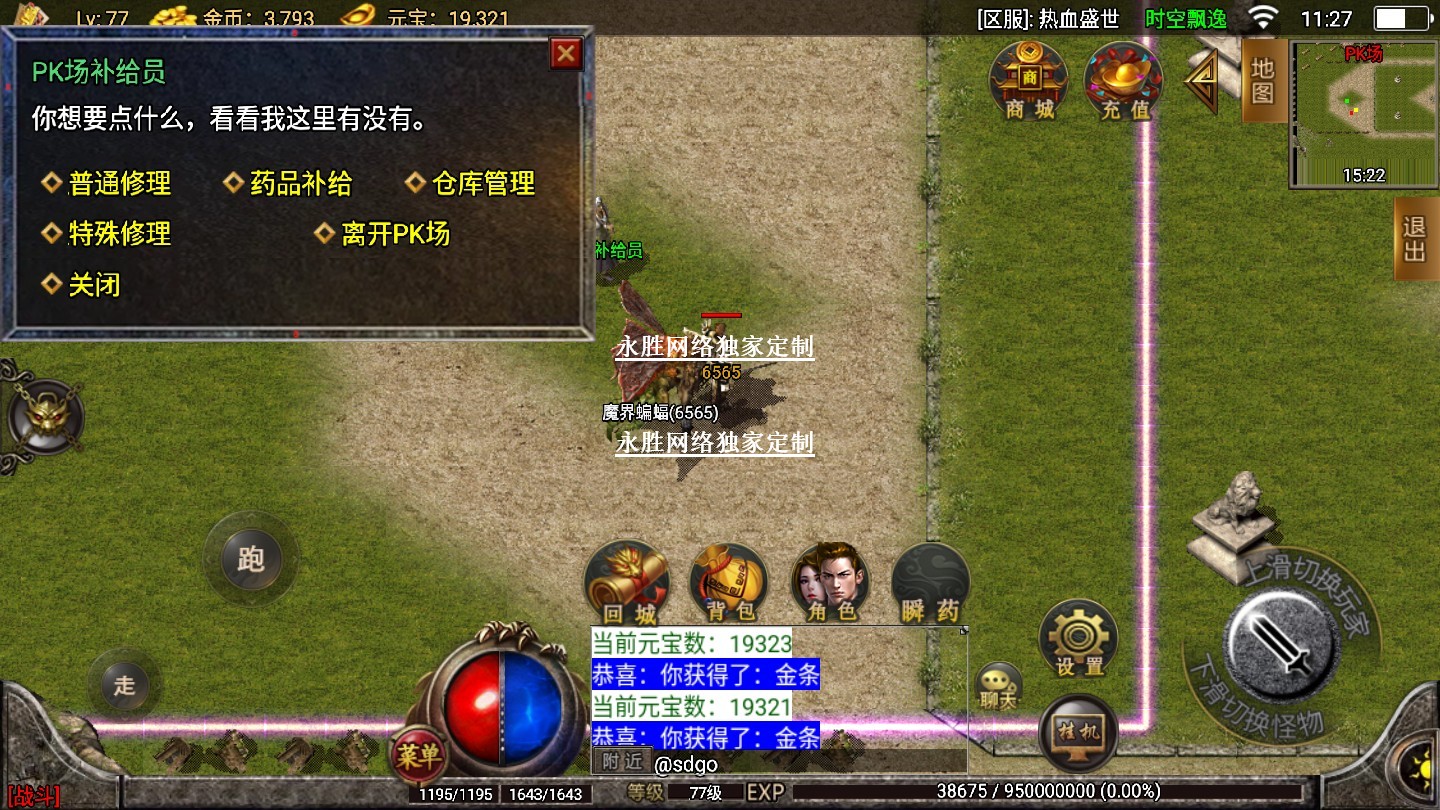The image size is (1440, 810).
Task: Select 离开PK场 to leave the arena
Action: [x=395, y=234]
